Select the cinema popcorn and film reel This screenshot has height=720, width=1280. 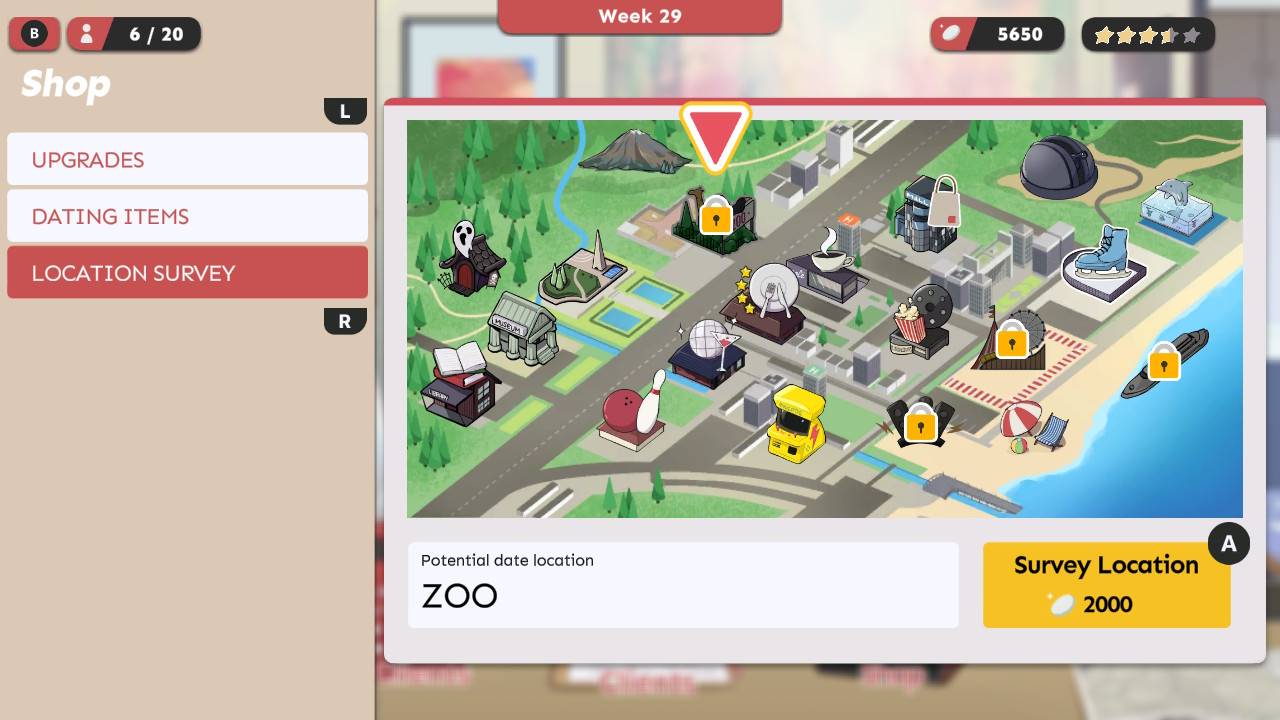tap(921, 320)
